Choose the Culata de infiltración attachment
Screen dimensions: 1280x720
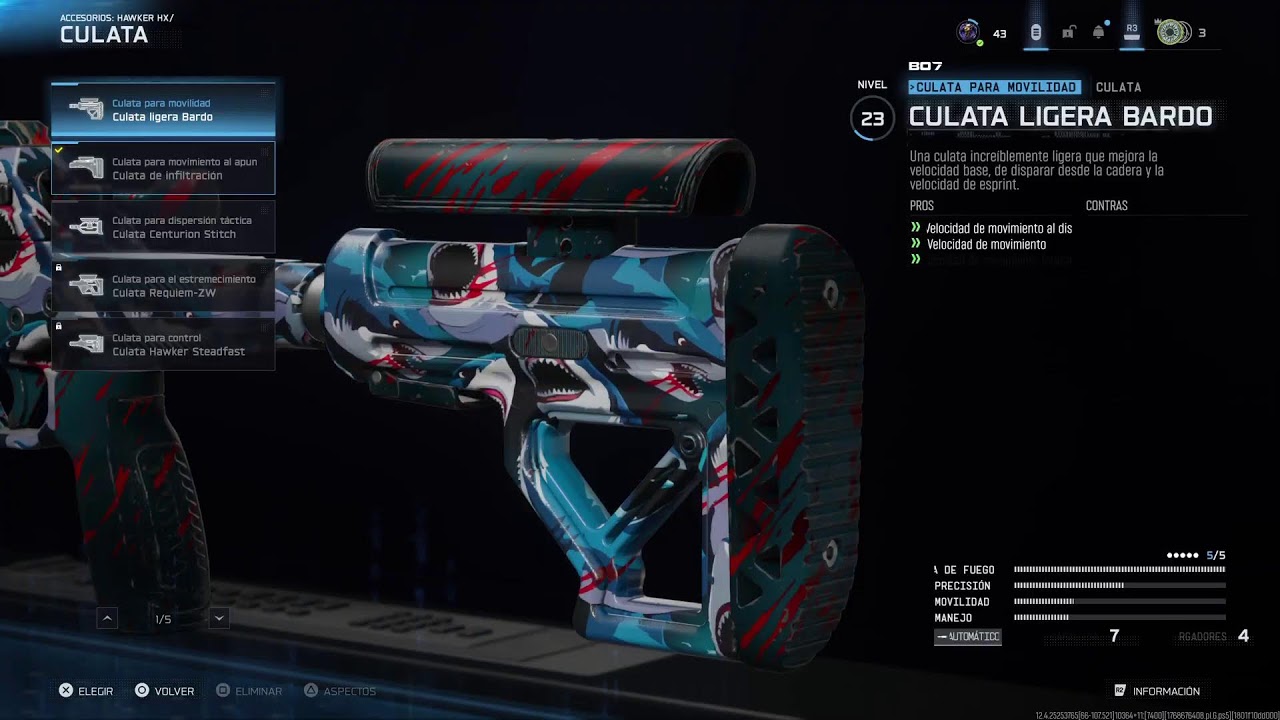(x=163, y=168)
